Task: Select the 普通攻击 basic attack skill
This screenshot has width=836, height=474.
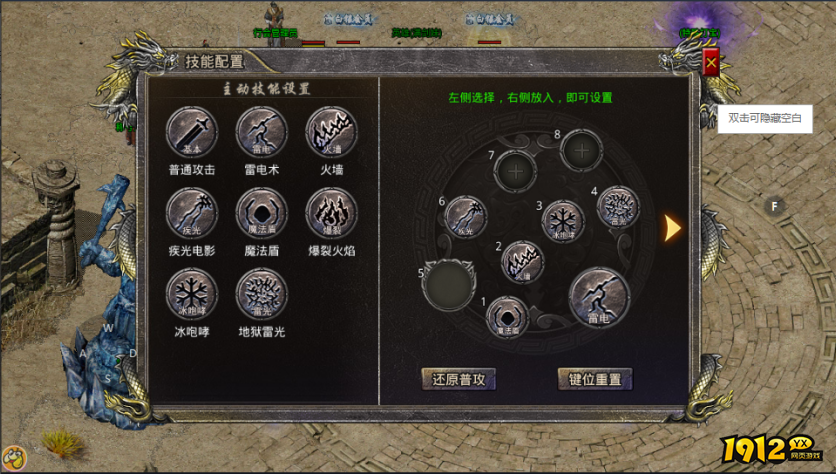Action: click(191, 132)
